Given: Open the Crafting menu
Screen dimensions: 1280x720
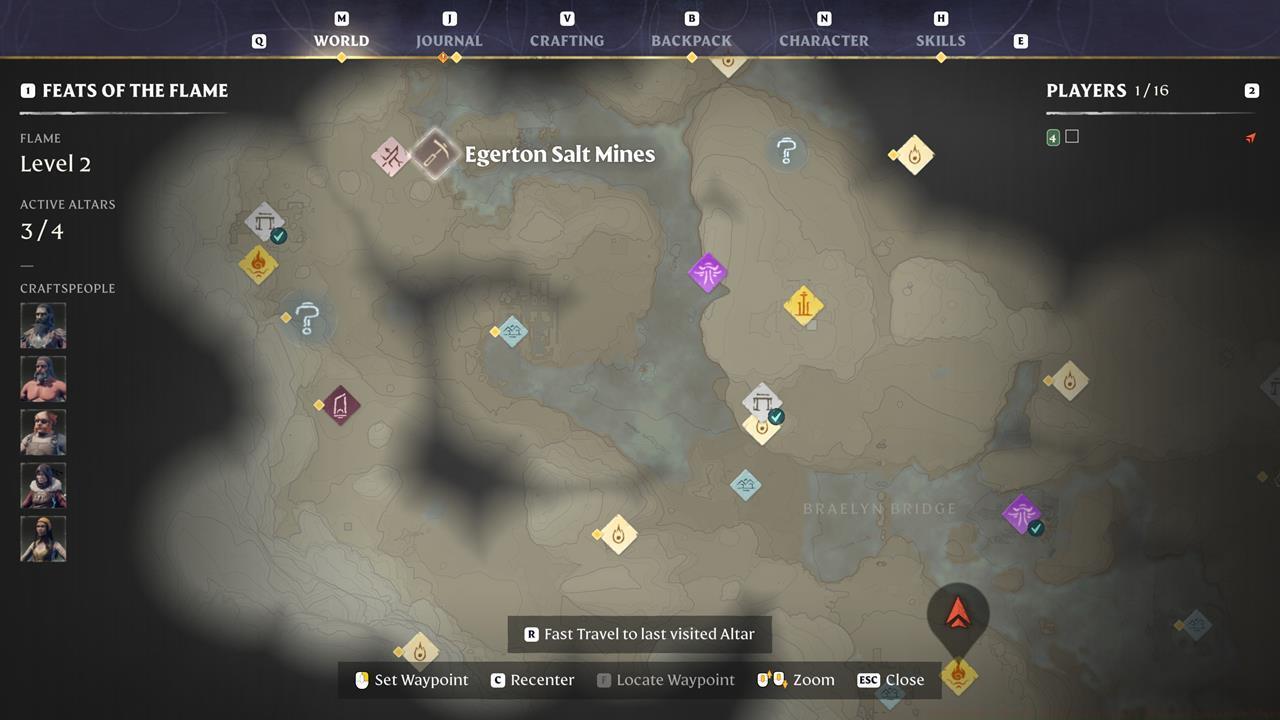Looking at the screenshot, I should click(566, 41).
